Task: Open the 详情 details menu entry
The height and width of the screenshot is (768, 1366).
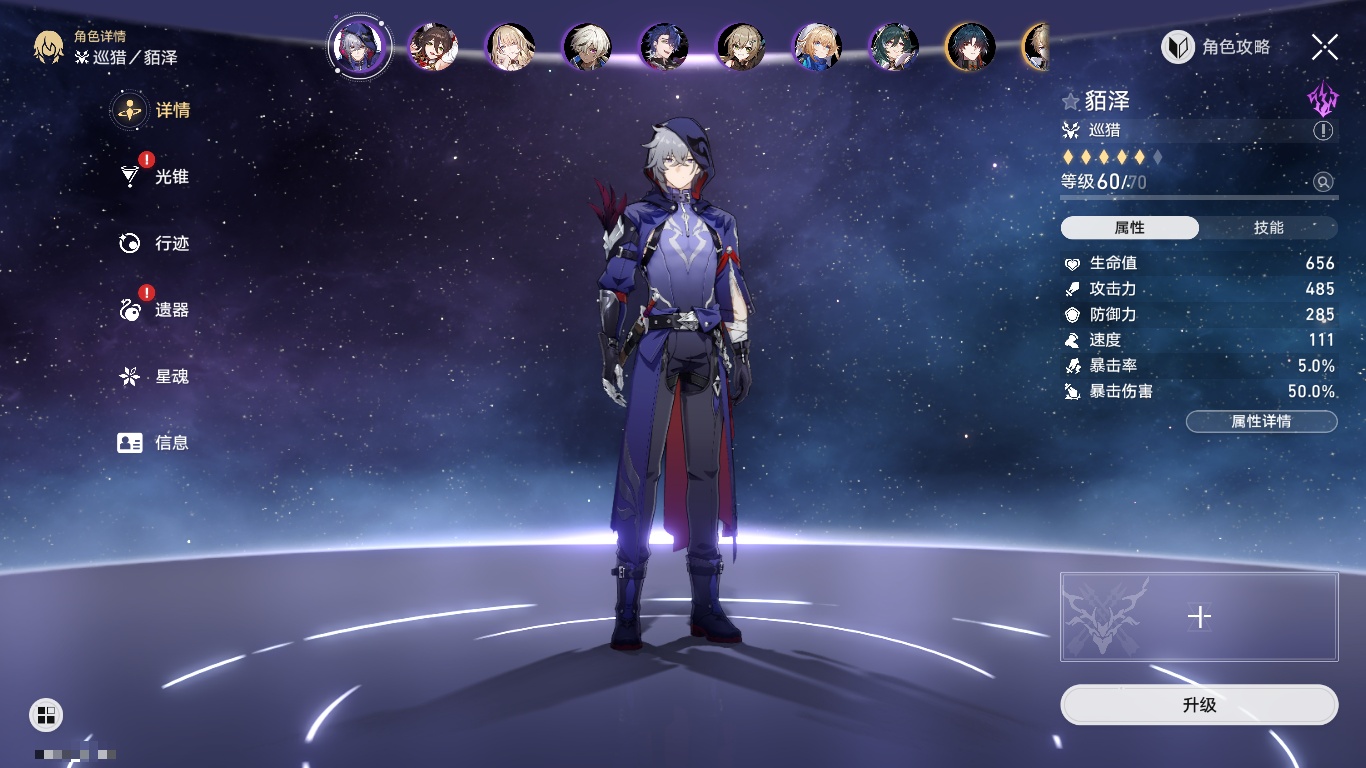Action: 153,110
